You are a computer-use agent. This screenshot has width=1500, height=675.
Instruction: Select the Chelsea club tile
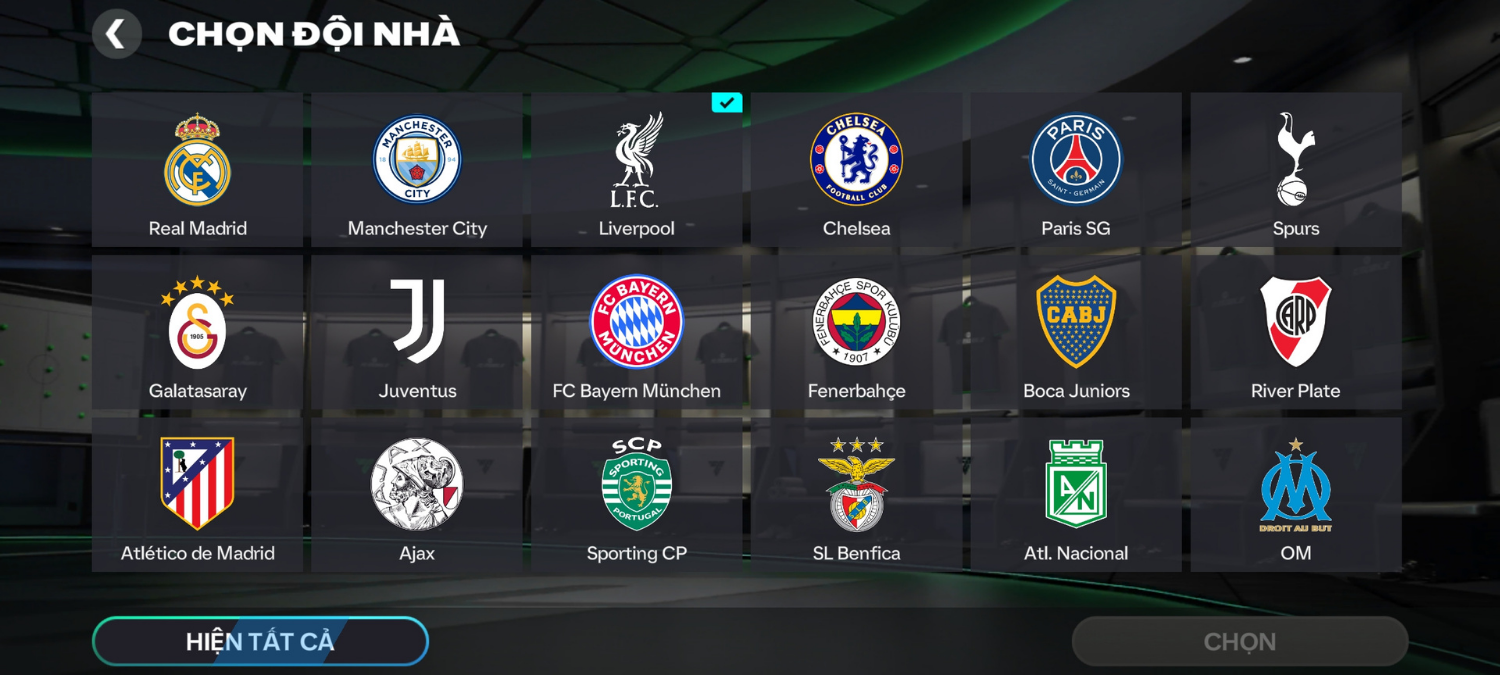click(857, 170)
